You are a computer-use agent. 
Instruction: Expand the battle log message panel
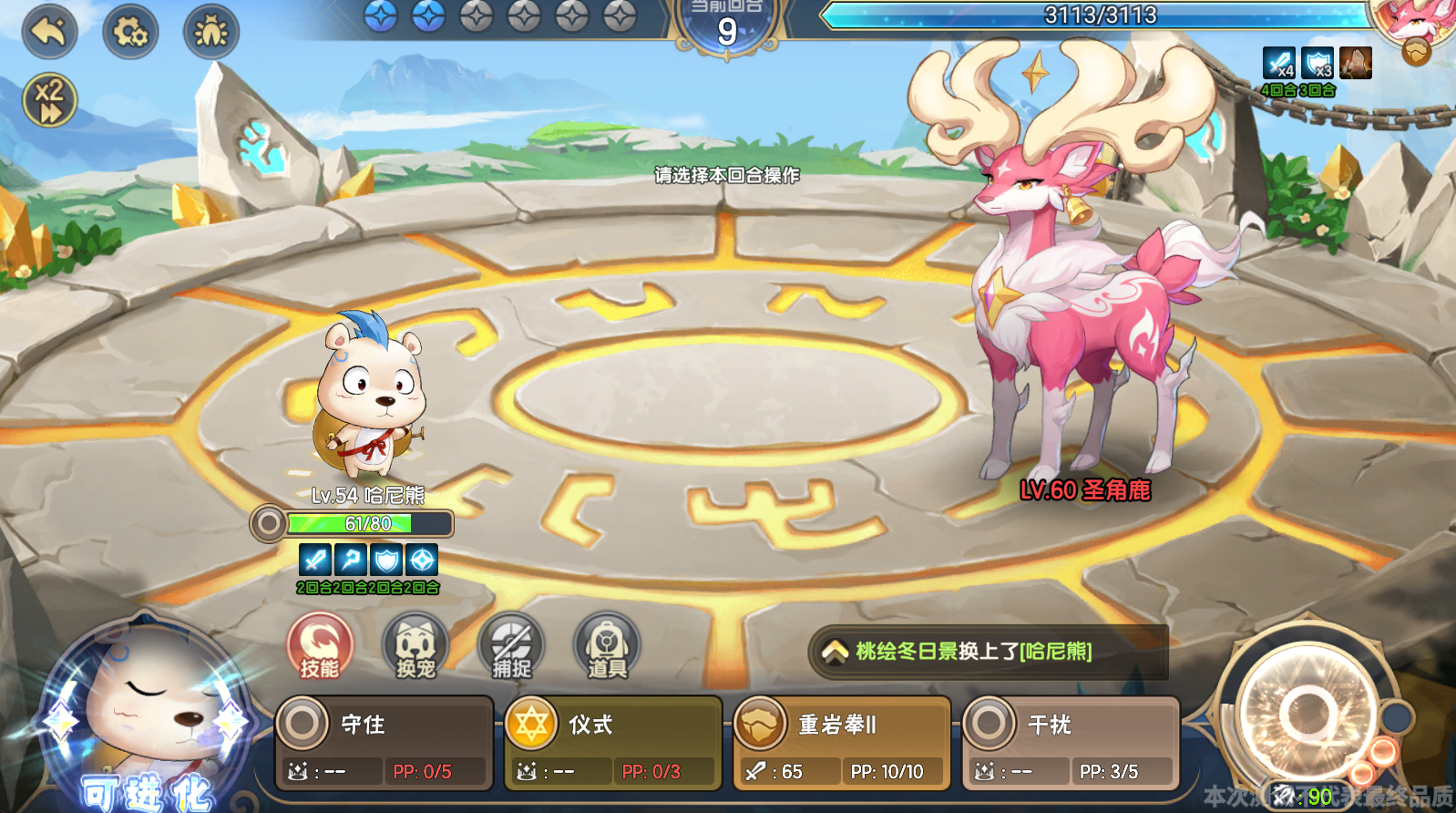[x=834, y=653]
